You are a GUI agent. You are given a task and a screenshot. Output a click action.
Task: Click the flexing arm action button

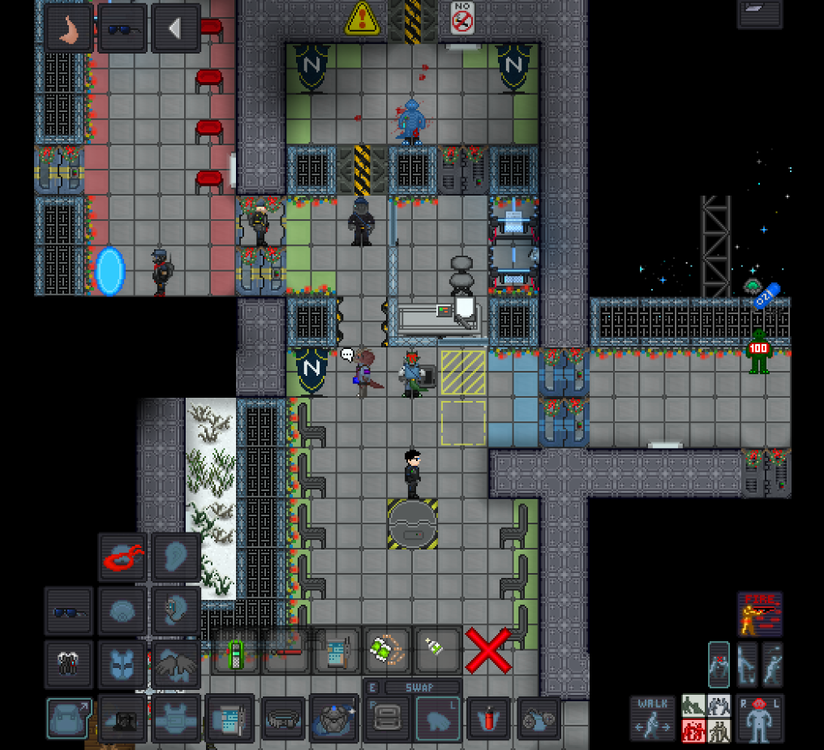[69, 28]
